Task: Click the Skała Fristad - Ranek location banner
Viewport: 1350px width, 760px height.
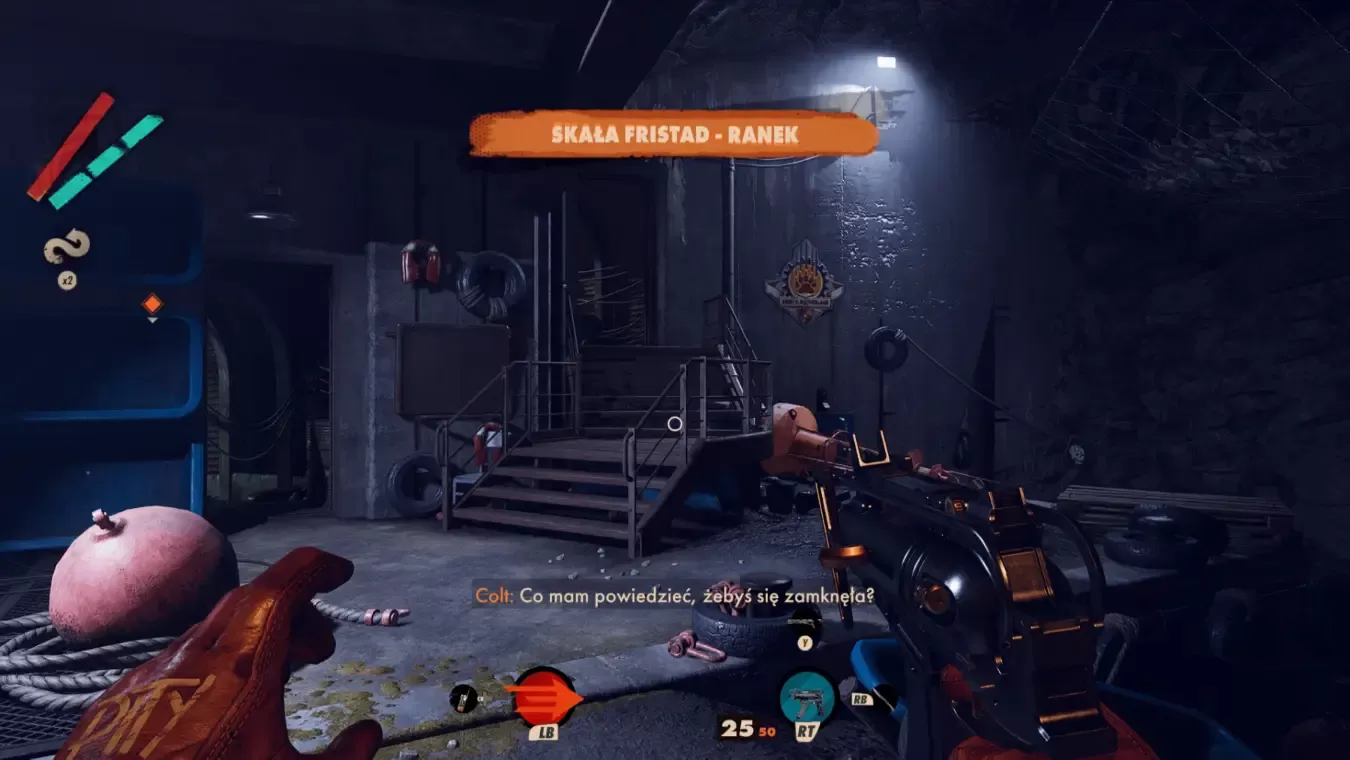Action: point(674,133)
